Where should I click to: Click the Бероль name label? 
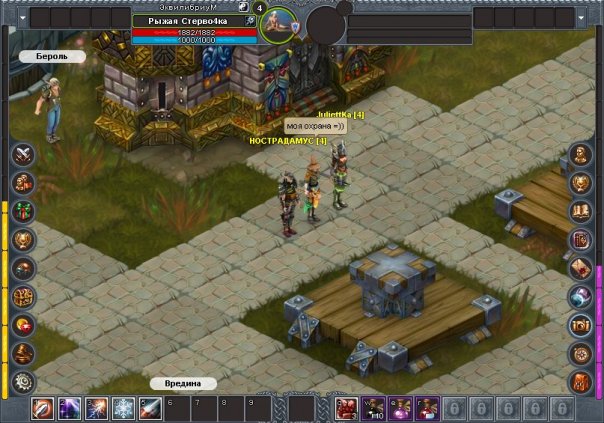(45, 57)
